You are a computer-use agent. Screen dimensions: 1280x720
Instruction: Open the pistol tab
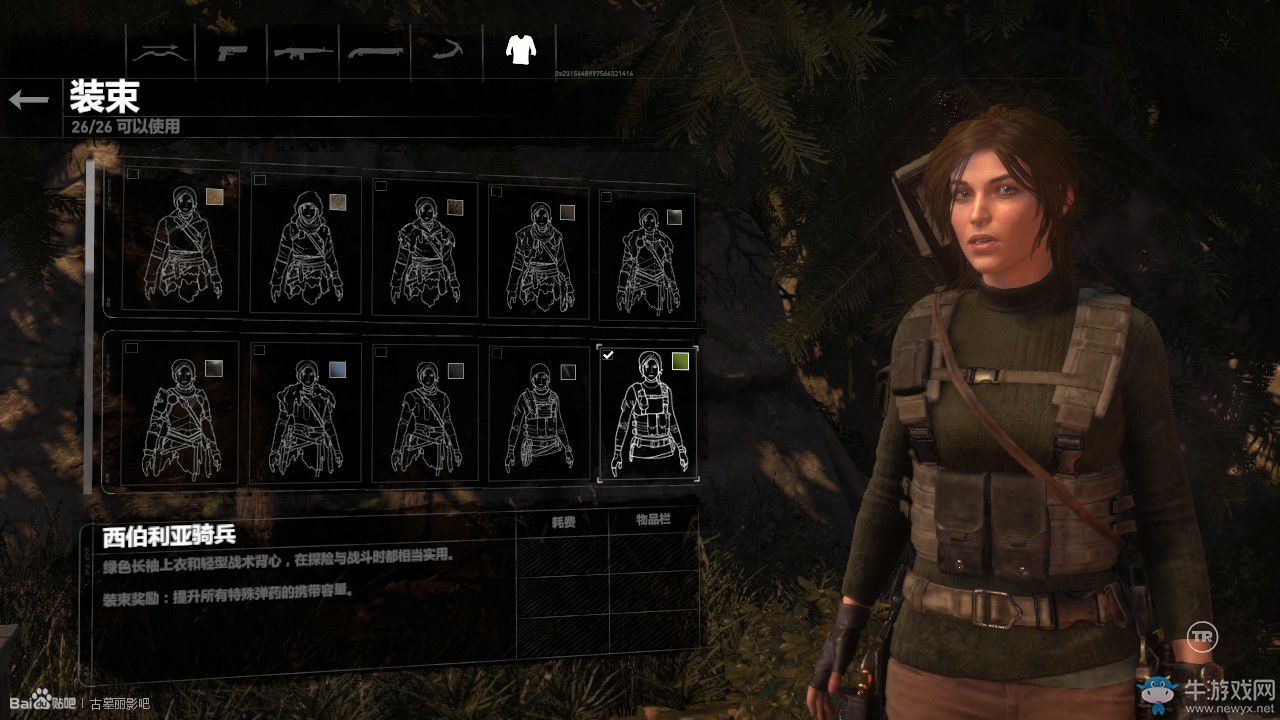pos(233,50)
